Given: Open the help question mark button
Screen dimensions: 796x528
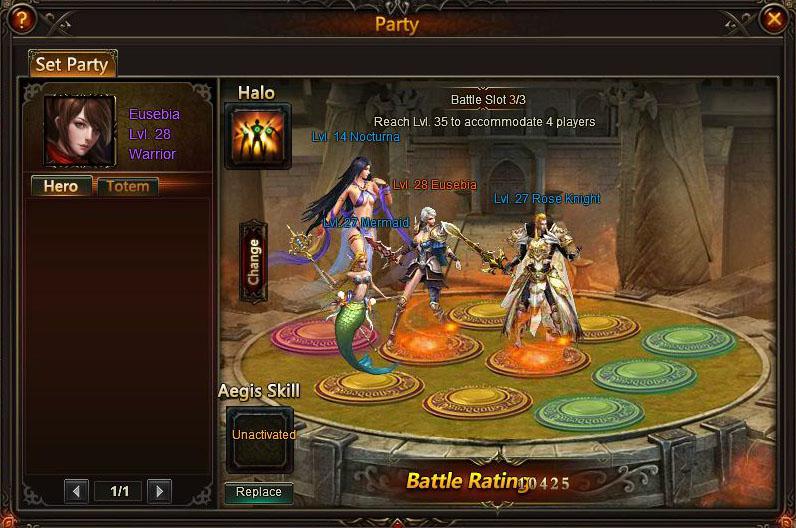Looking at the screenshot, I should tap(20, 19).
